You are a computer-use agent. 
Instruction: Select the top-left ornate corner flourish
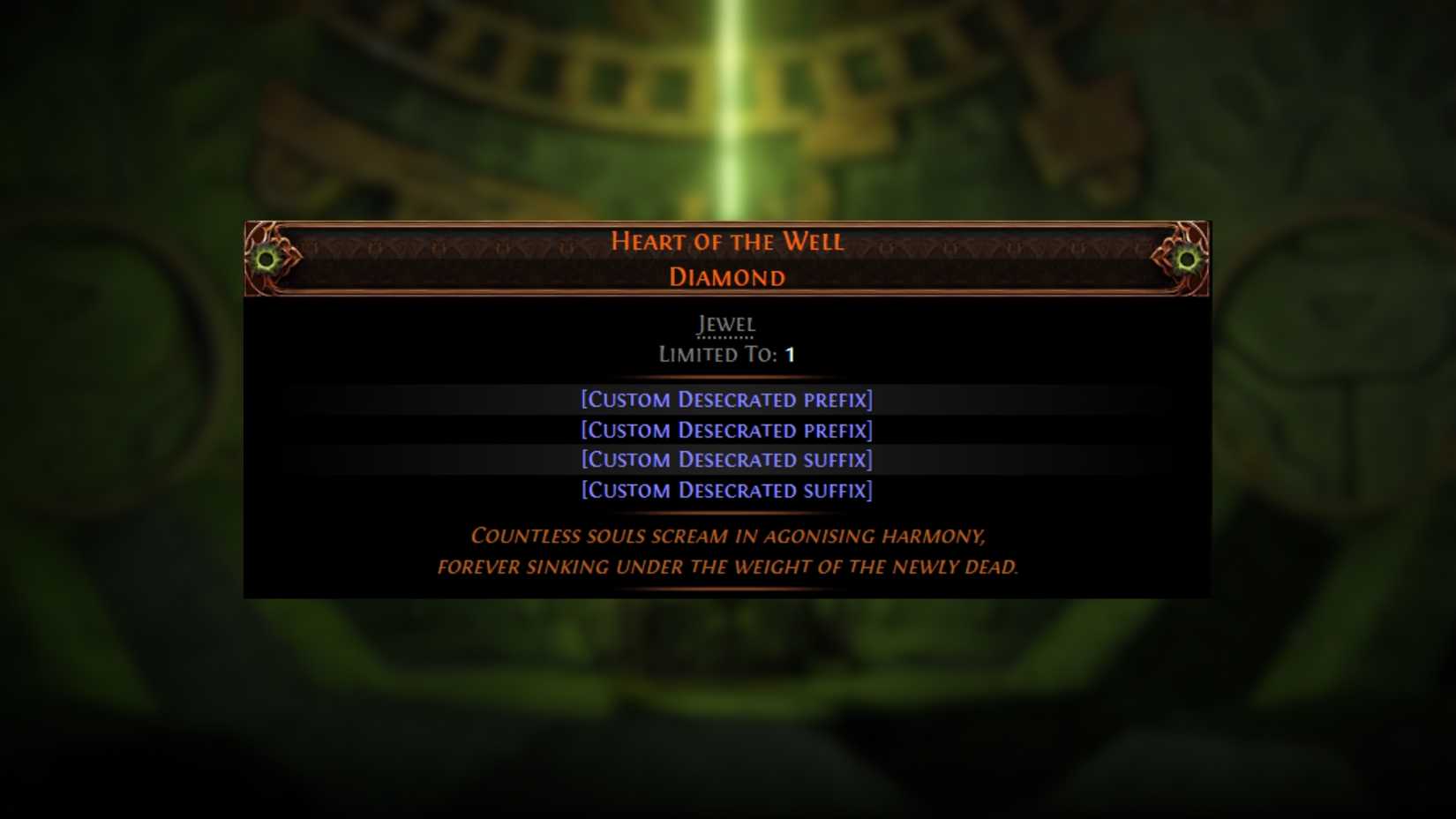[x=260, y=231]
